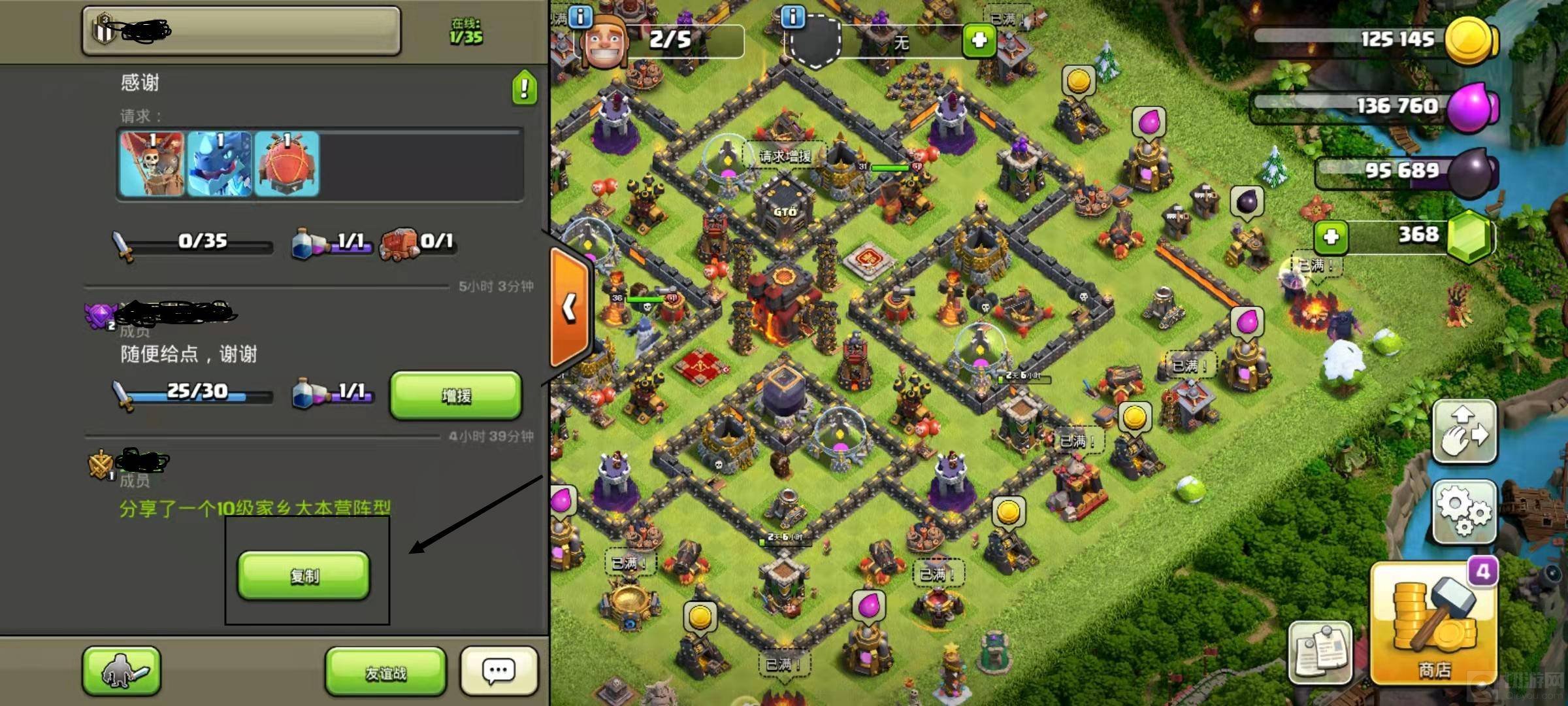Viewport: 1568px width, 706px height.
Task: Open the layout editor hand-with-arrows button
Action: pos(1465,431)
